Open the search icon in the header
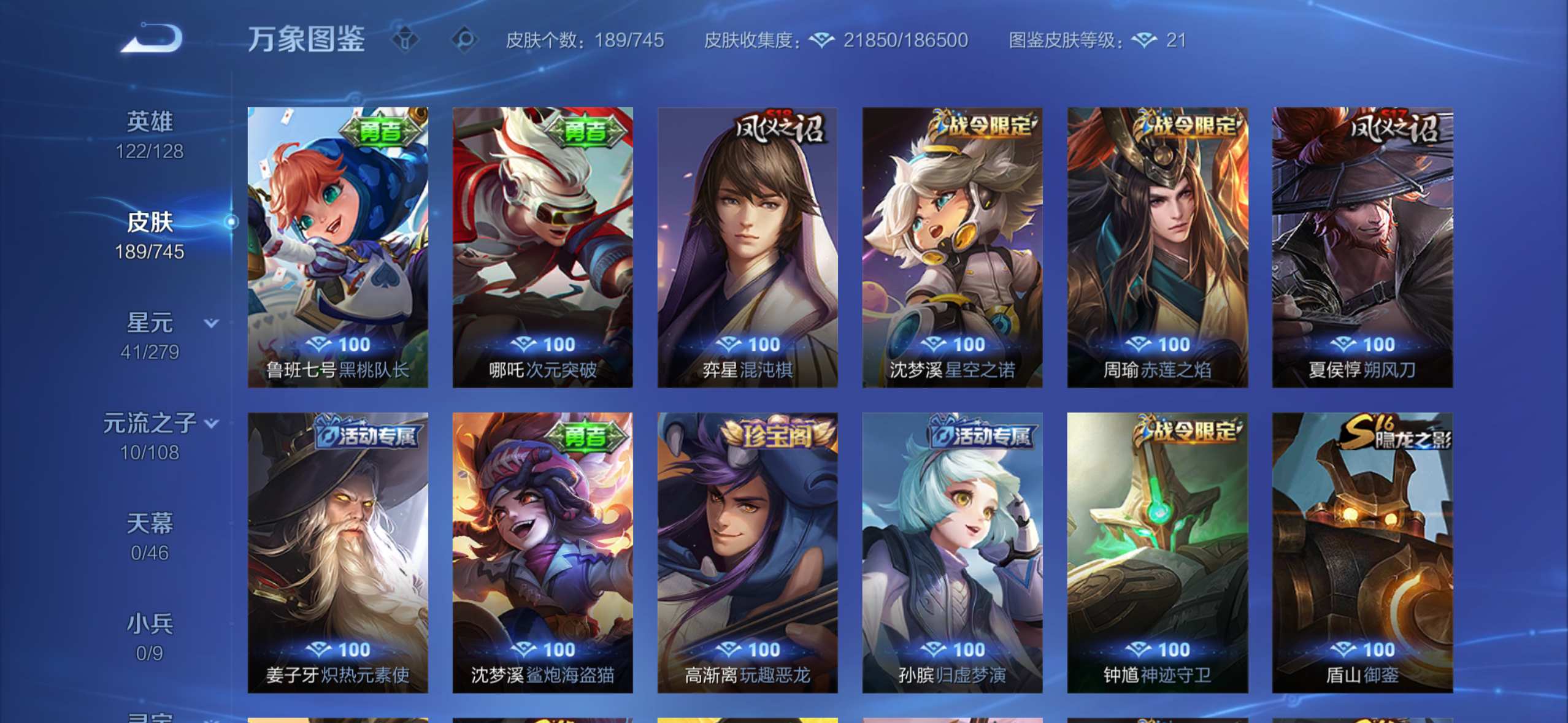Screen dimensions: 1568x723 [464, 40]
